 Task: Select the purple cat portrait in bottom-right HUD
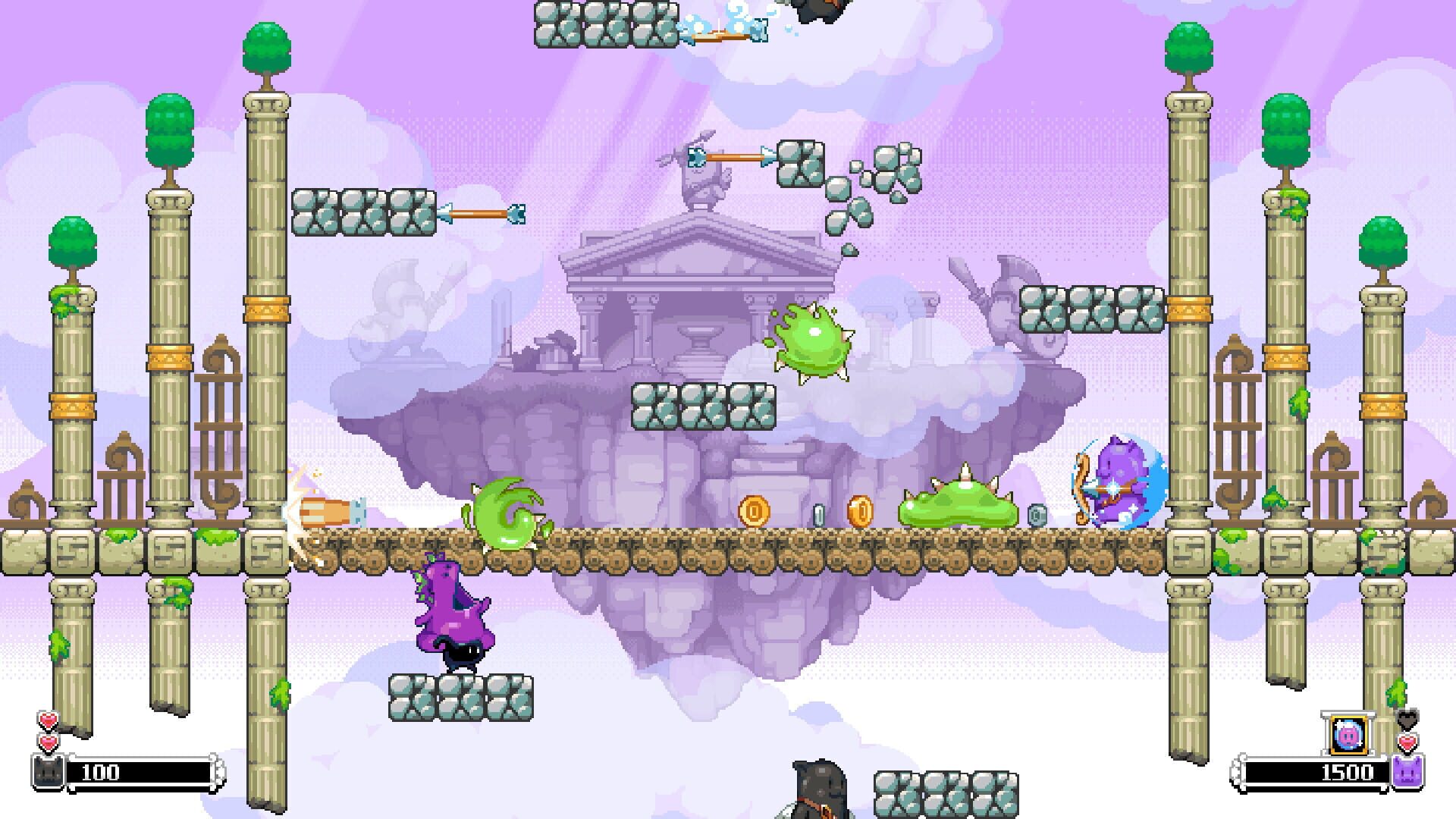click(x=1409, y=773)
